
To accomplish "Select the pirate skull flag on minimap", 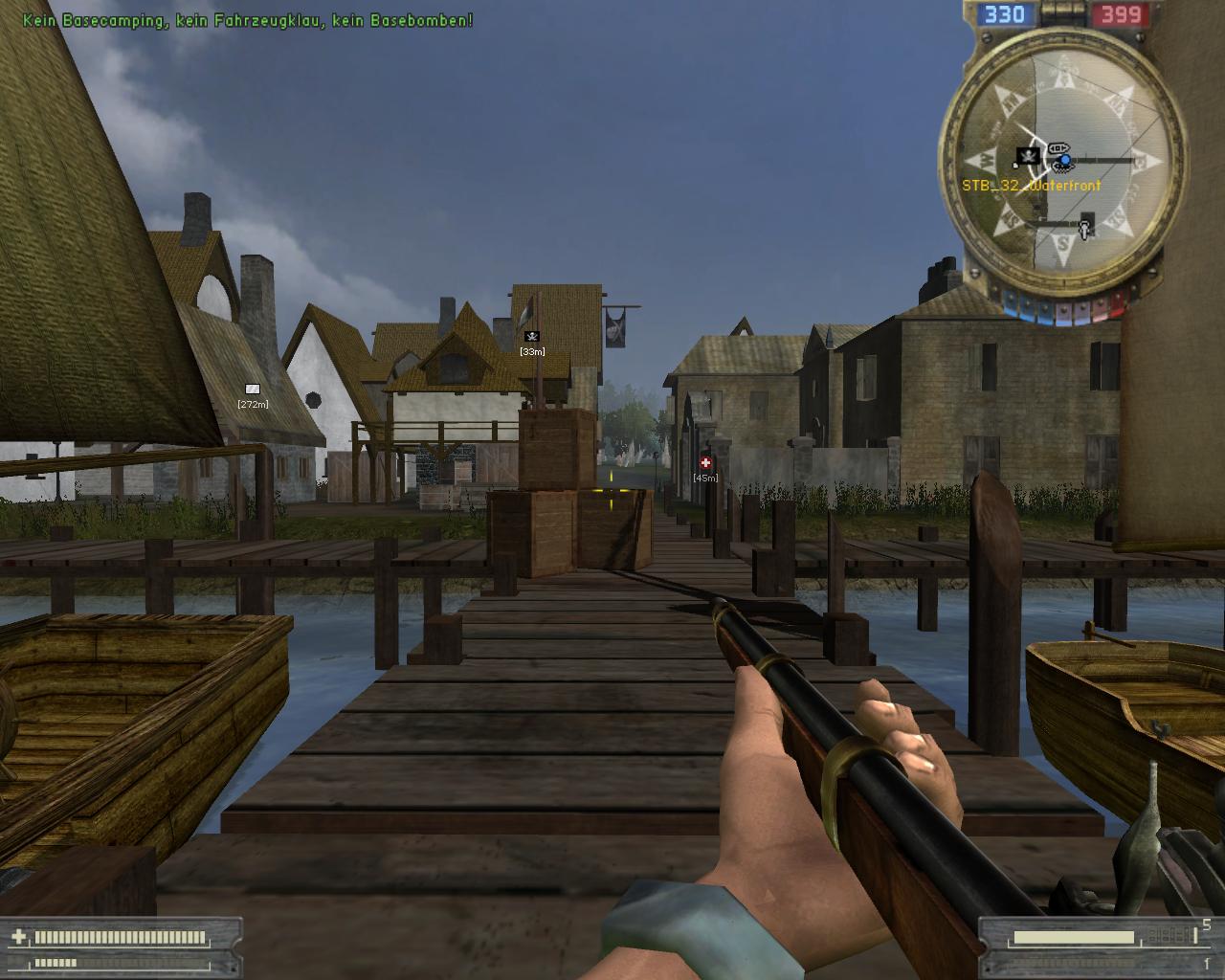I will [1028, 156].
